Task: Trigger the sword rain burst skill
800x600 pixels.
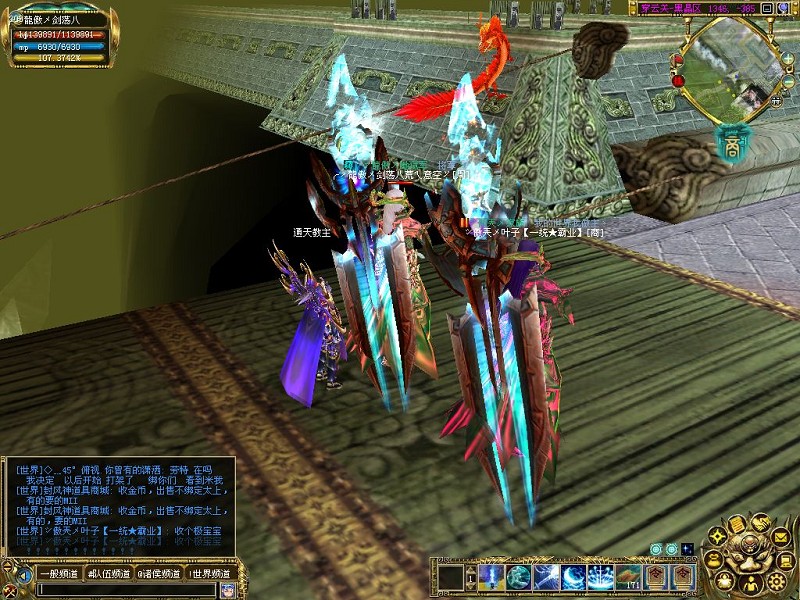Action: click(x=601, y=577)
